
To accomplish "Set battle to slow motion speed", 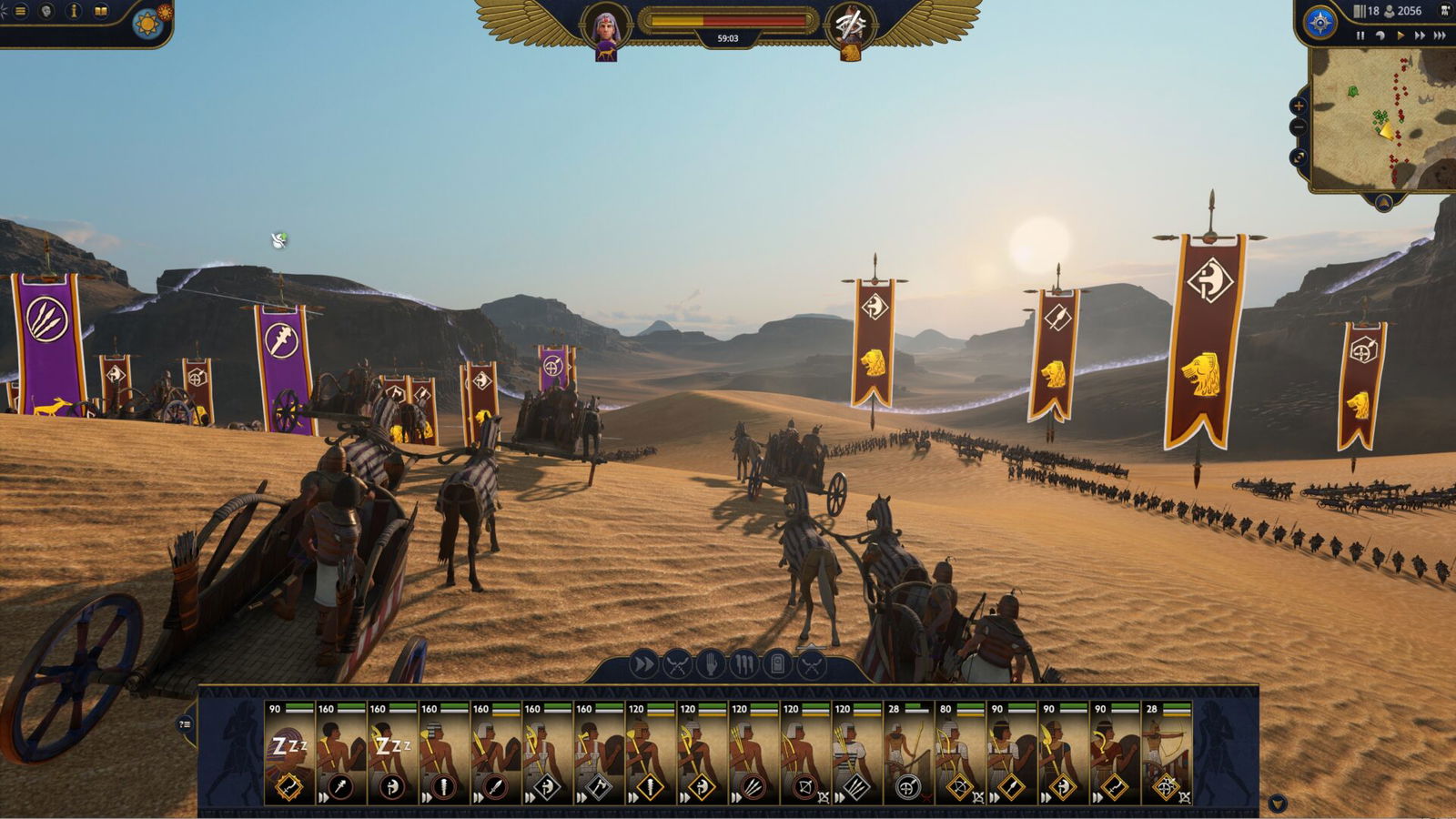I will point(1380,35).
